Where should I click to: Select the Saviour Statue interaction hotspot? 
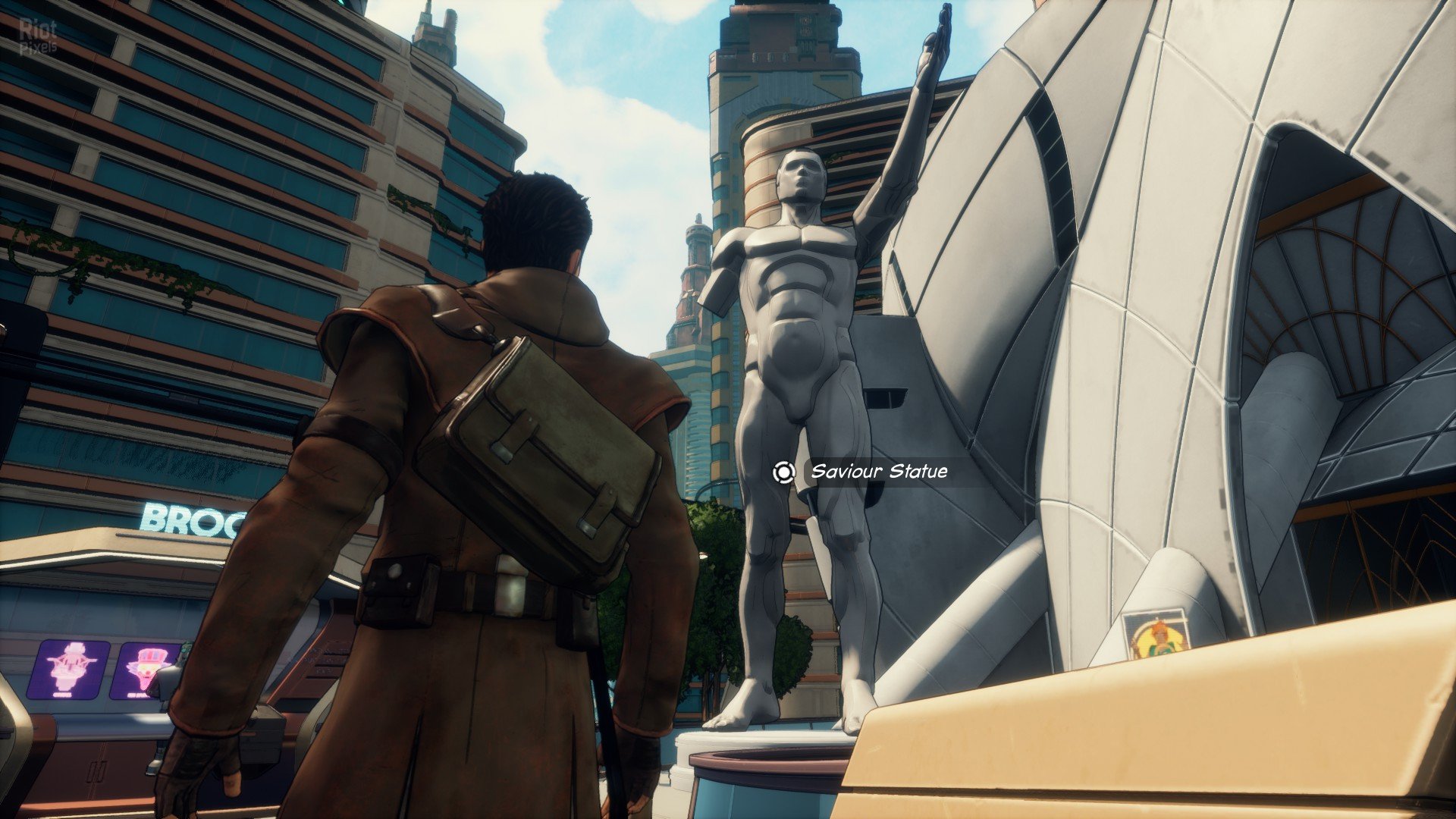pos(783,472)
